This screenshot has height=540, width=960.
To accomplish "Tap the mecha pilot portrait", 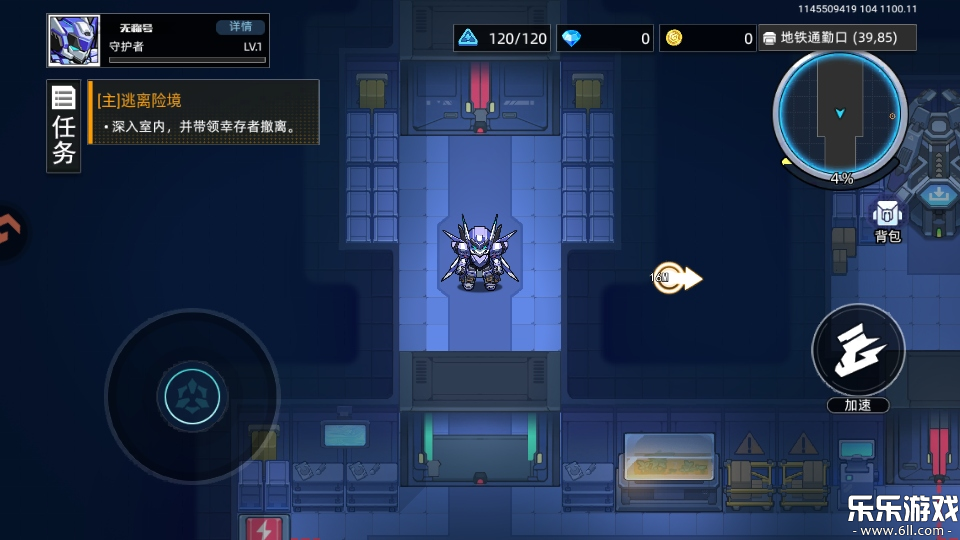I will click(x=74, y=41).
